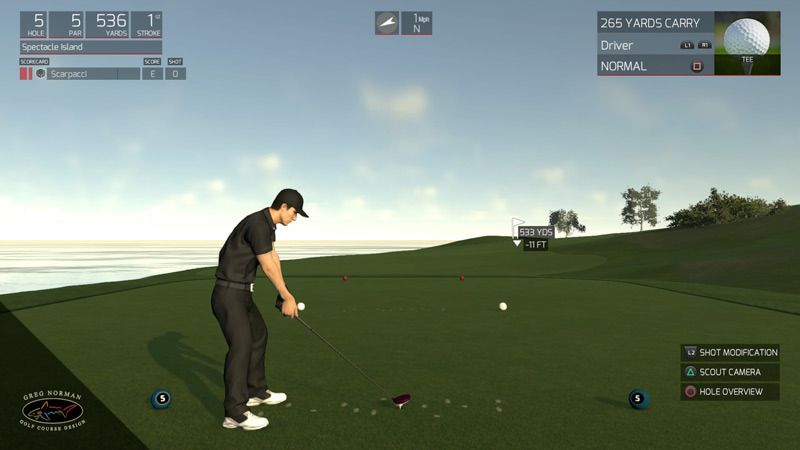The image size is (800, 450).
Task: Select the golf ball tee lie thumbnail
Action: [x=747, y=43]
